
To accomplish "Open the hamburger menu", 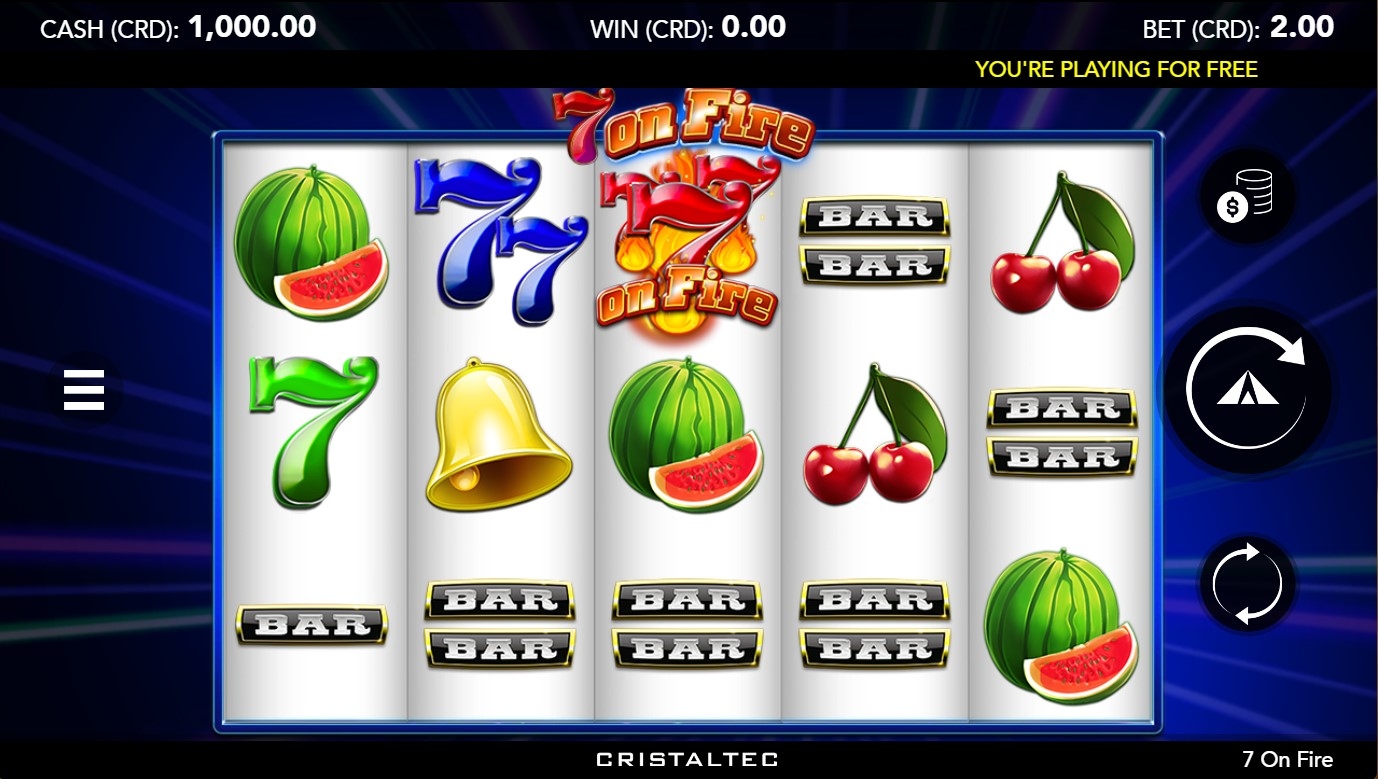I will tap(84, 389).
